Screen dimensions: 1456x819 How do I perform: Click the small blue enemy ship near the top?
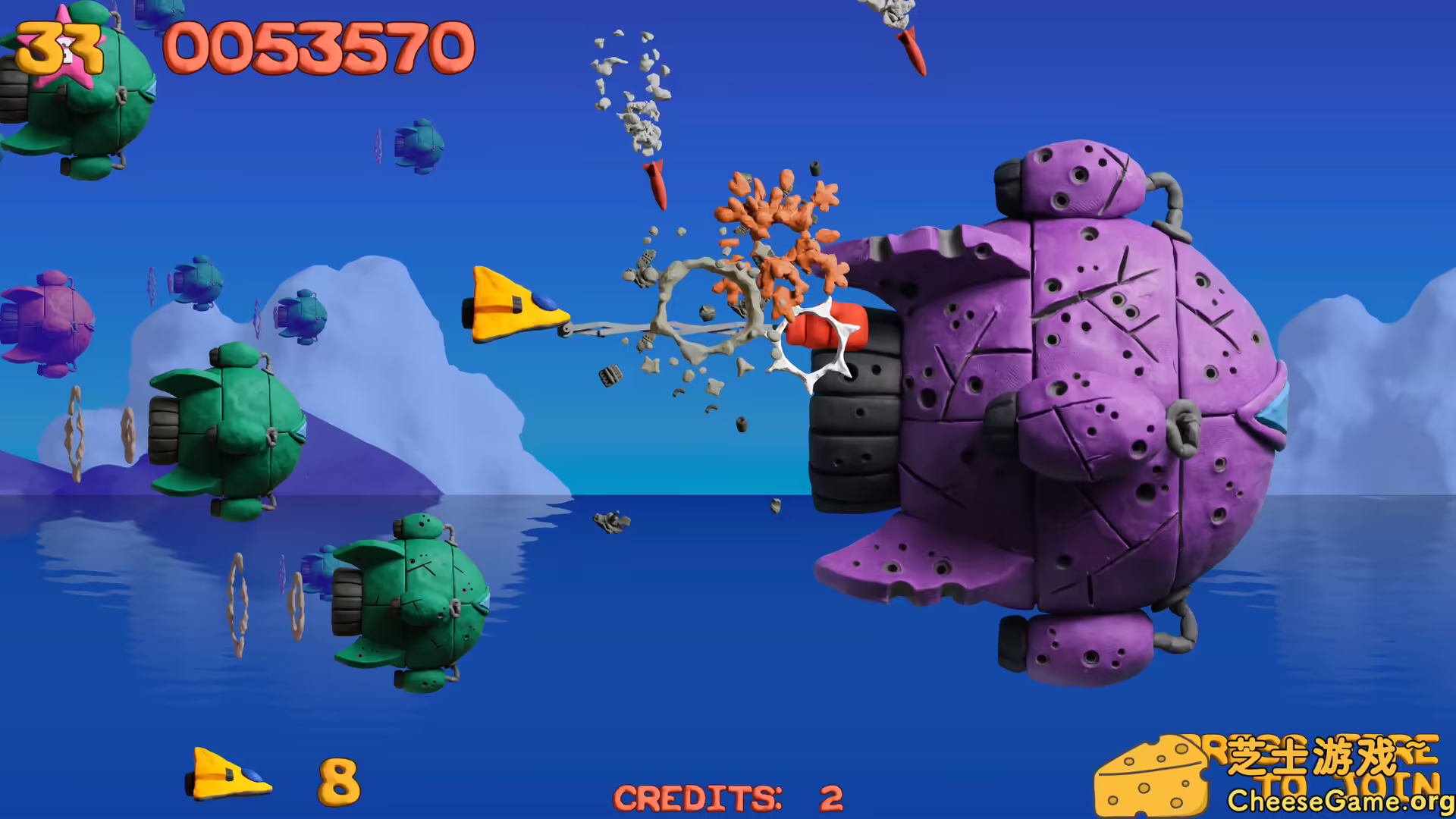(x=419, y=144)
